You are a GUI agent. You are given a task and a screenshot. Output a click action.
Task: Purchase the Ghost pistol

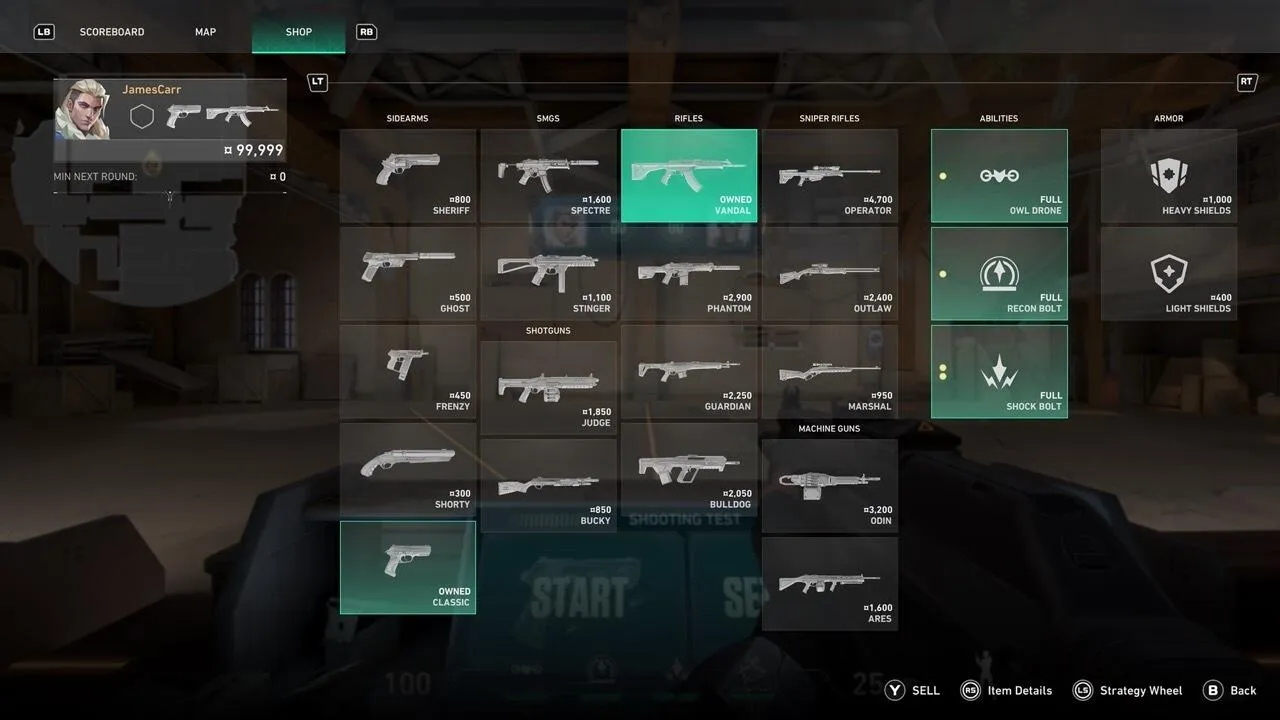pos(408,273)
